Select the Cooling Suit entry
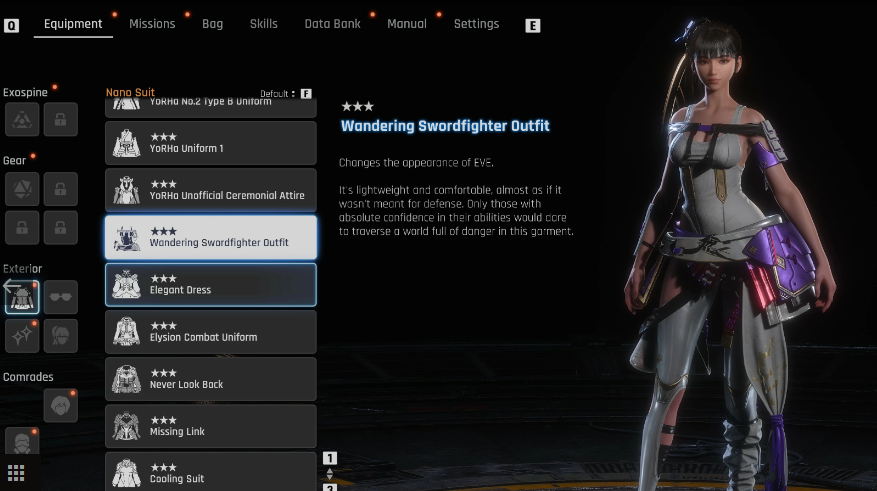Image resolution: width=877 pixels, height=491 pixels. 211,472
